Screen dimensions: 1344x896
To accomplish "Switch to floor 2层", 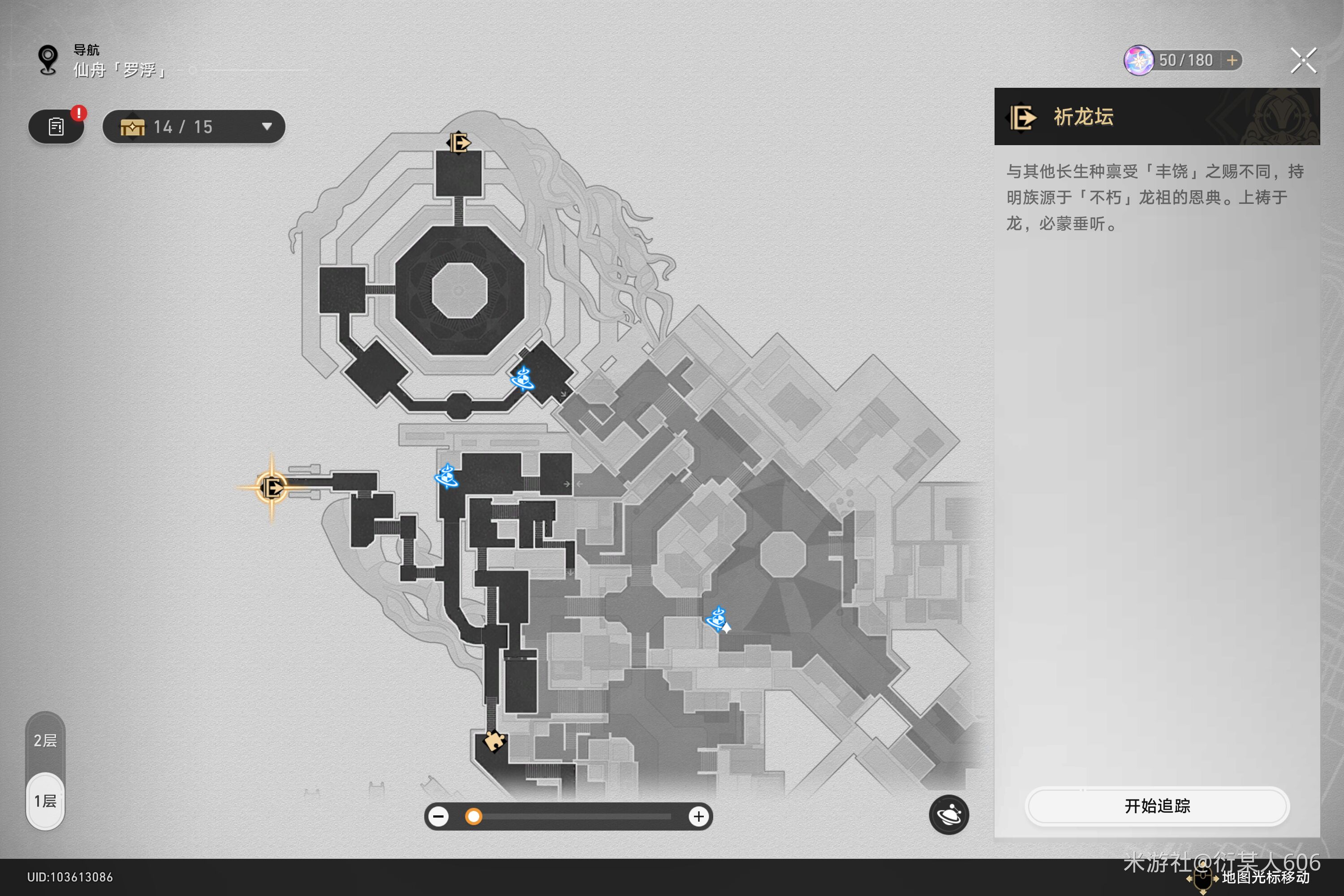I will click(45, 741).
